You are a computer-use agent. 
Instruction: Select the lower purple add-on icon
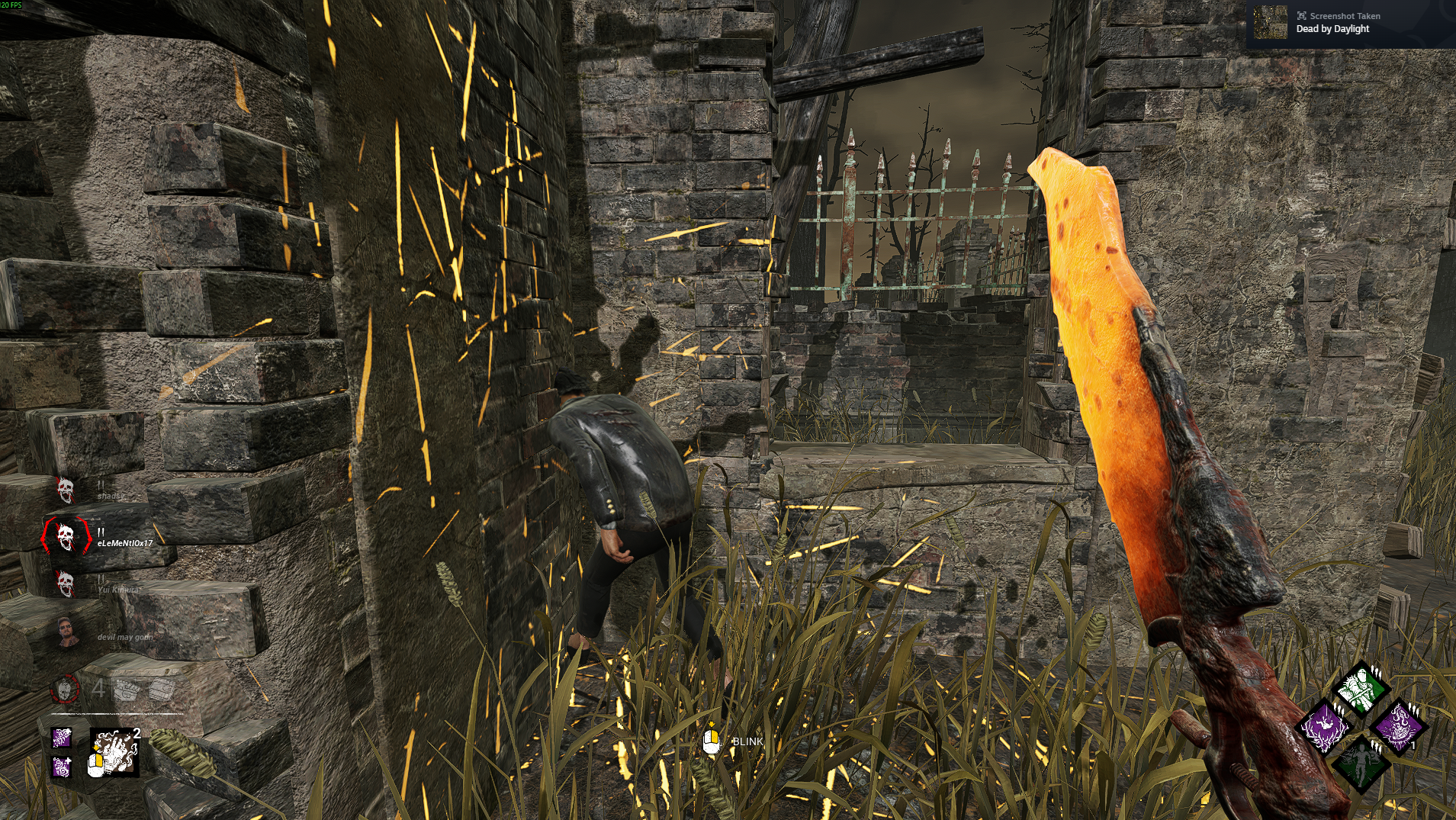pyautogui.click(x=60, y=767)
